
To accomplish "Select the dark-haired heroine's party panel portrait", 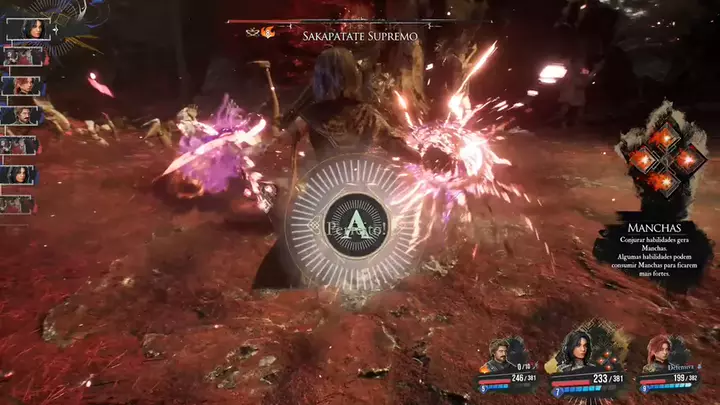I will coord(573,351).
